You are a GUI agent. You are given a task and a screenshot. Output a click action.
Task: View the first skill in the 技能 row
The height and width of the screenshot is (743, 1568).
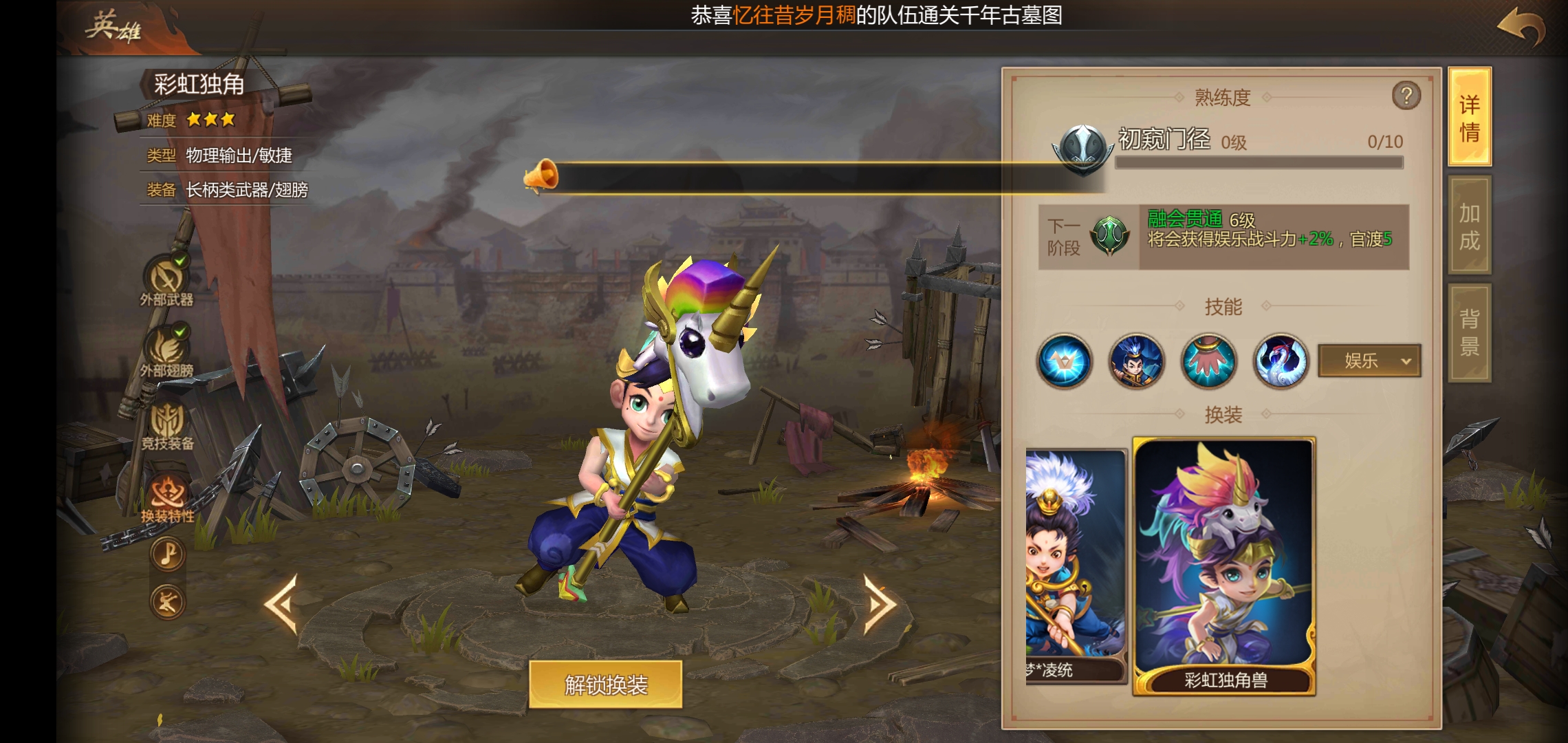1065,361
